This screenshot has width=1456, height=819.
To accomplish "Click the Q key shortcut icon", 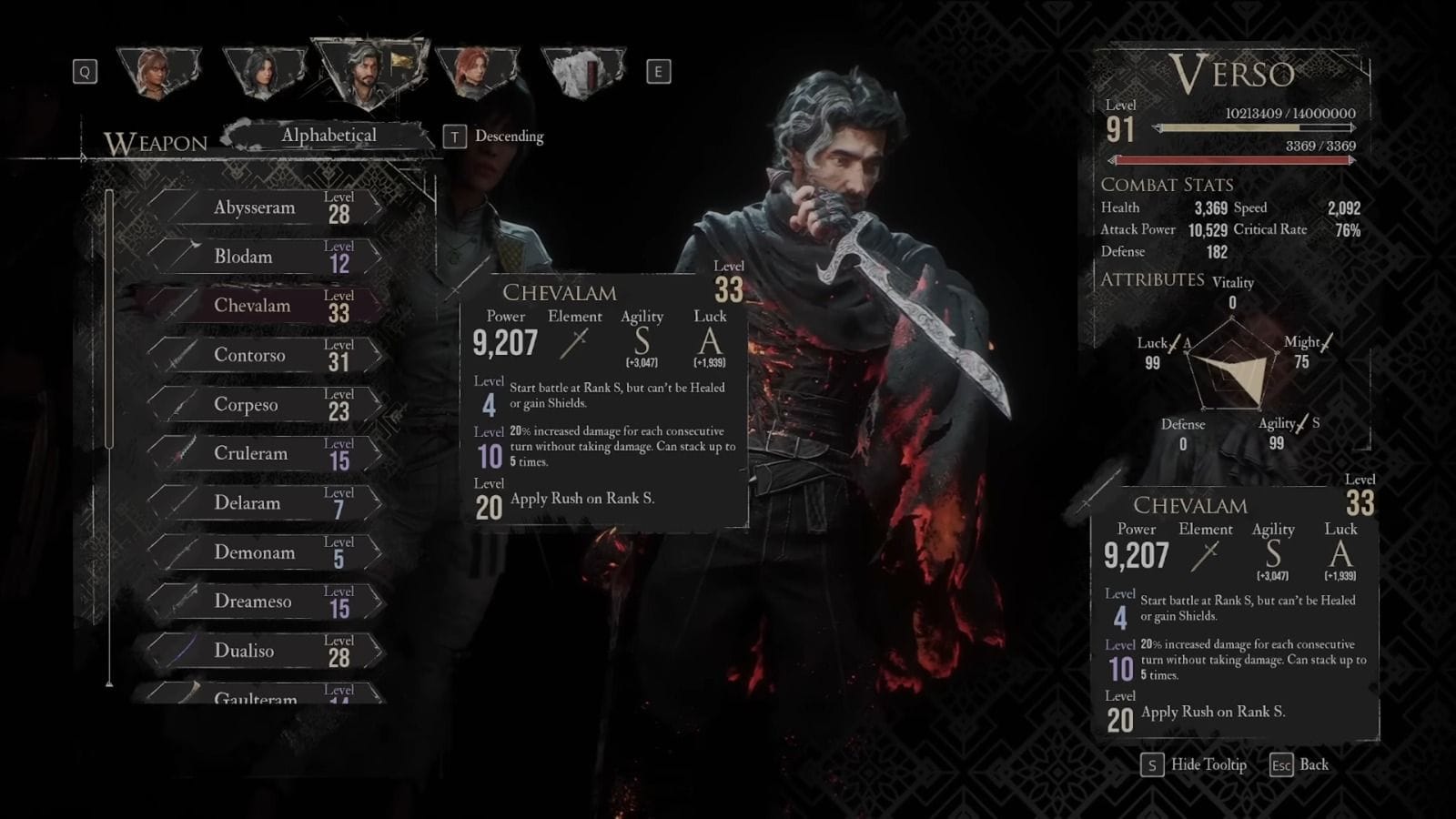I will point(85,73).
